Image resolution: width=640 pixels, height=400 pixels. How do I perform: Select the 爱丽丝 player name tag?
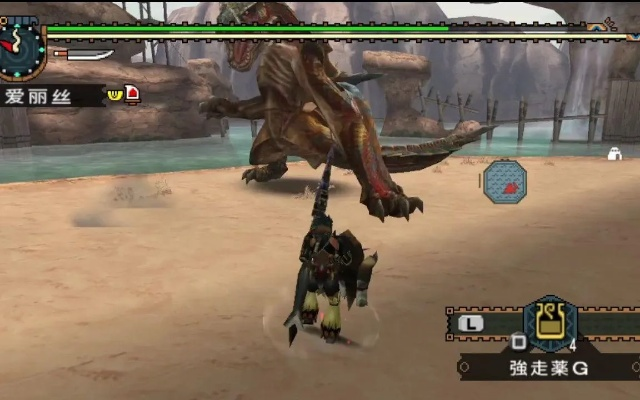[x=50, y=96]
